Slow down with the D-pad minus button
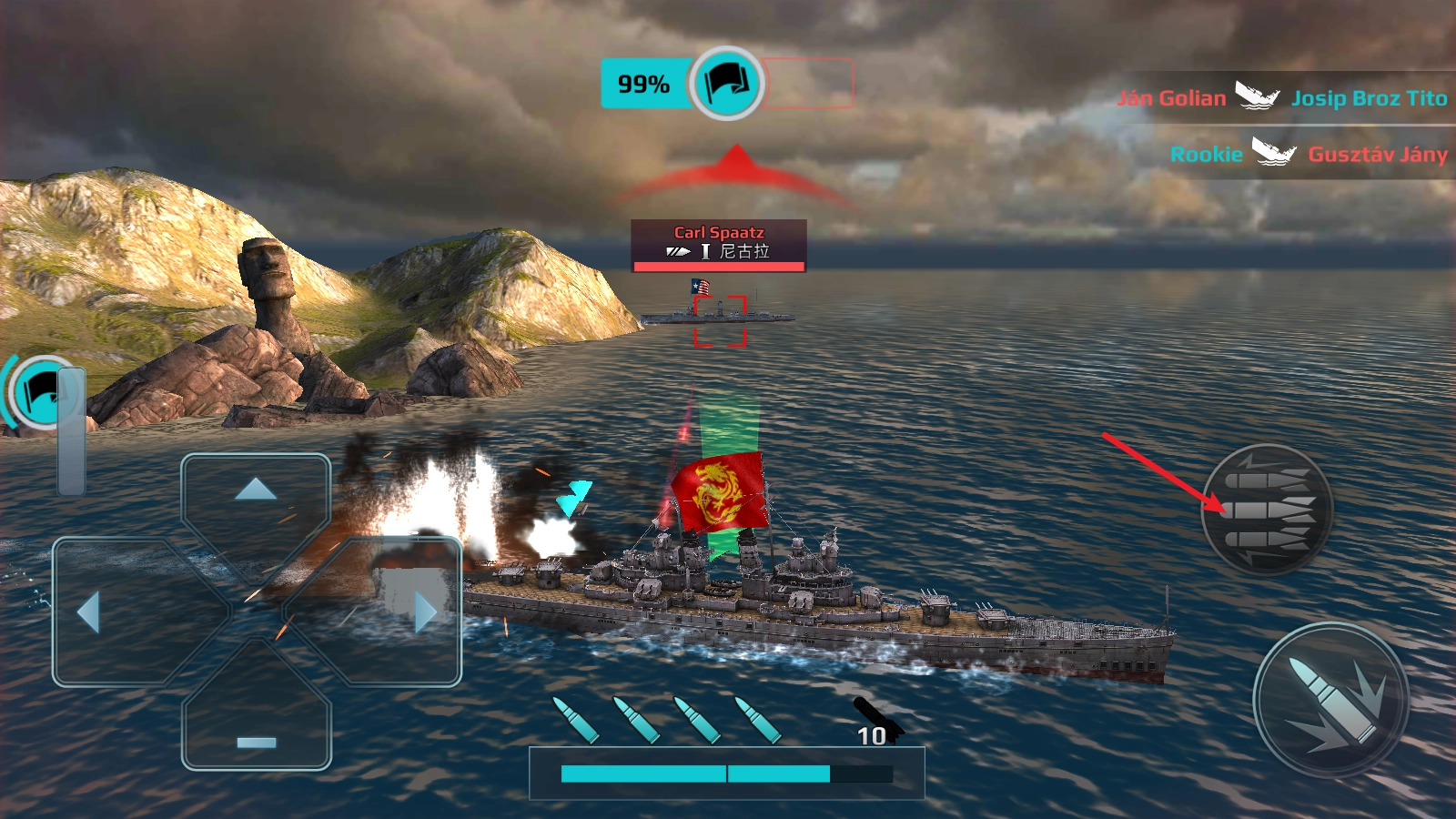The height and width of the screenshot is (819, 1456). [256, 742]
